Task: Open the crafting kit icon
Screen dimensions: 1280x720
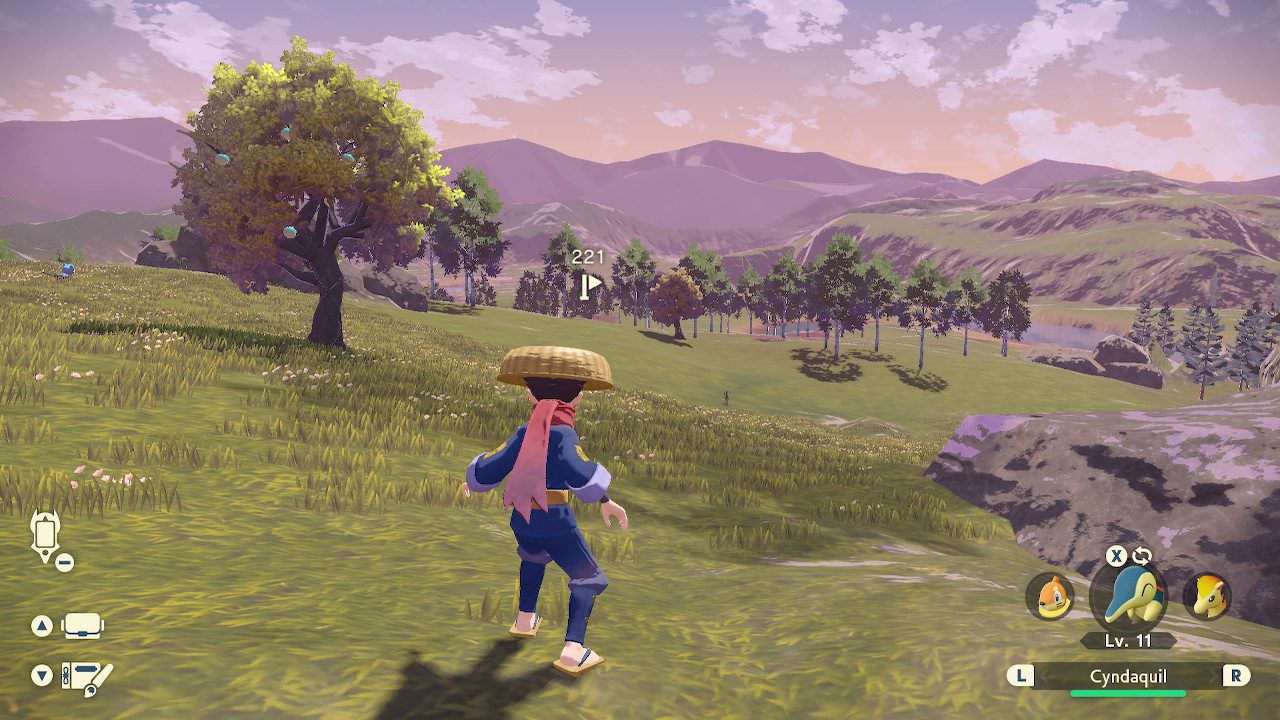Action: pyautogui.click(x=85, y=677)
